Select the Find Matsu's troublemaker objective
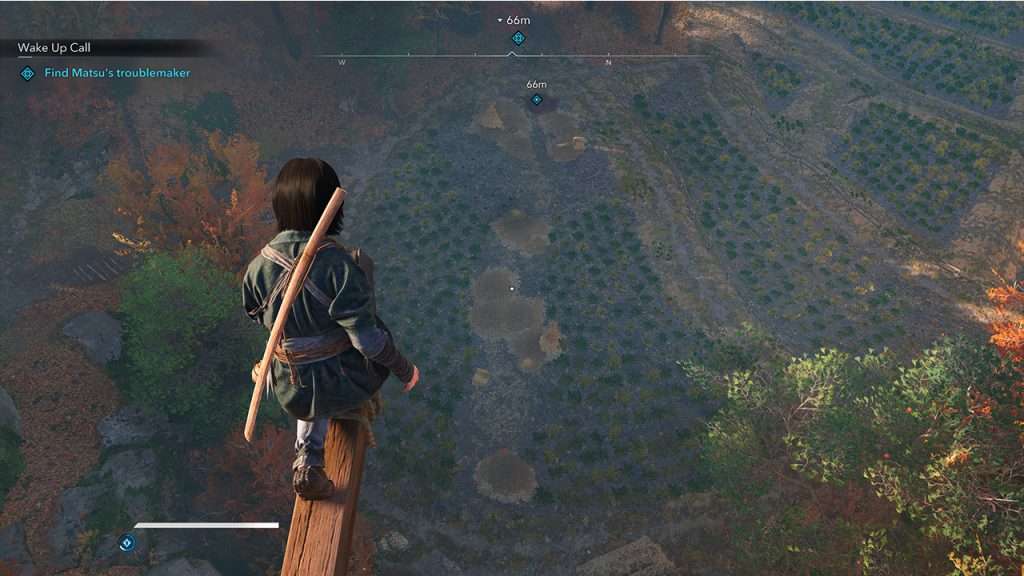Image resolution: width=1024 pixels, height=576 pixels. (x=117, y=73)
